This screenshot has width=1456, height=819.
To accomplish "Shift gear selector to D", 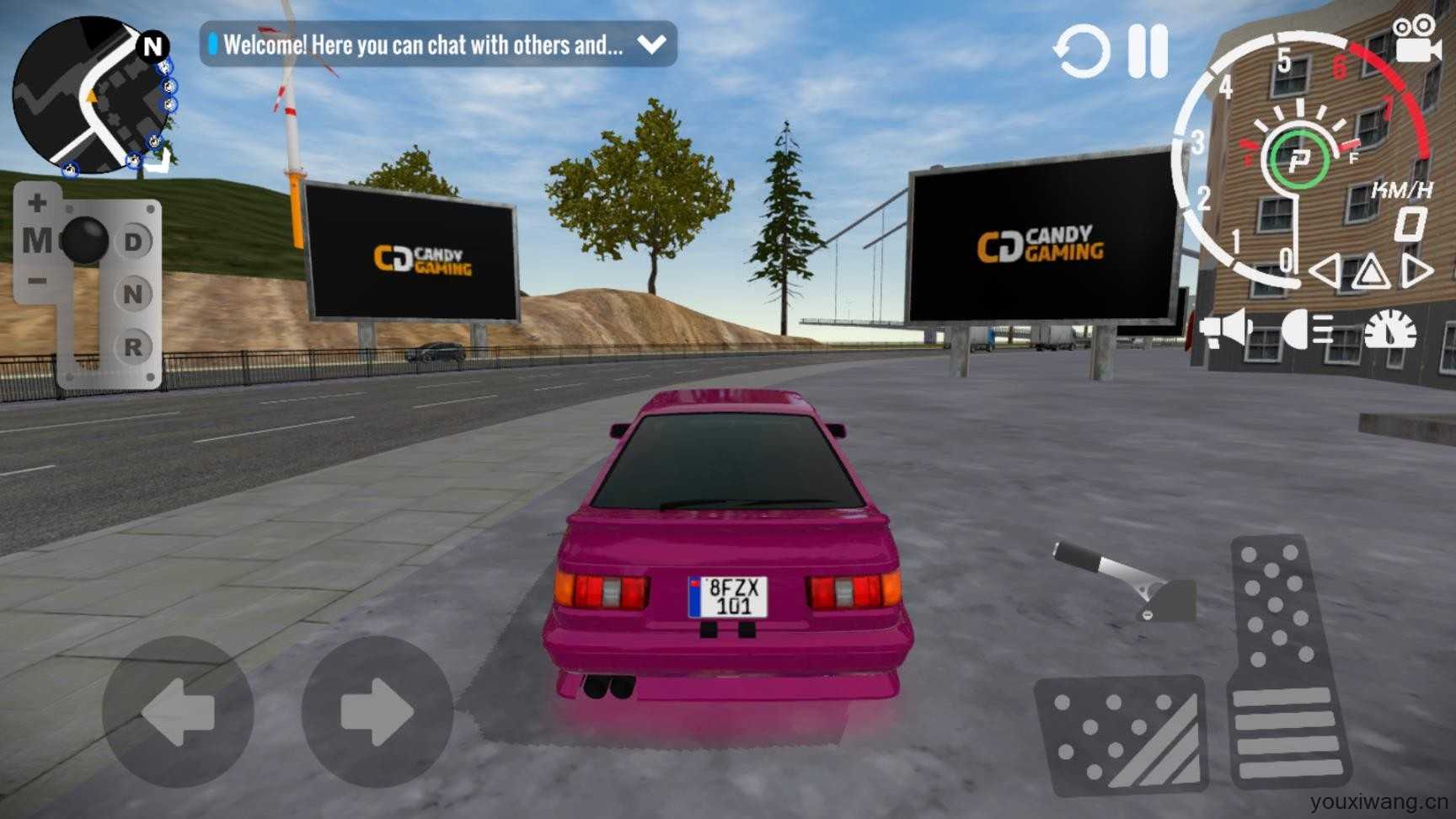I will tap(133, 243).
